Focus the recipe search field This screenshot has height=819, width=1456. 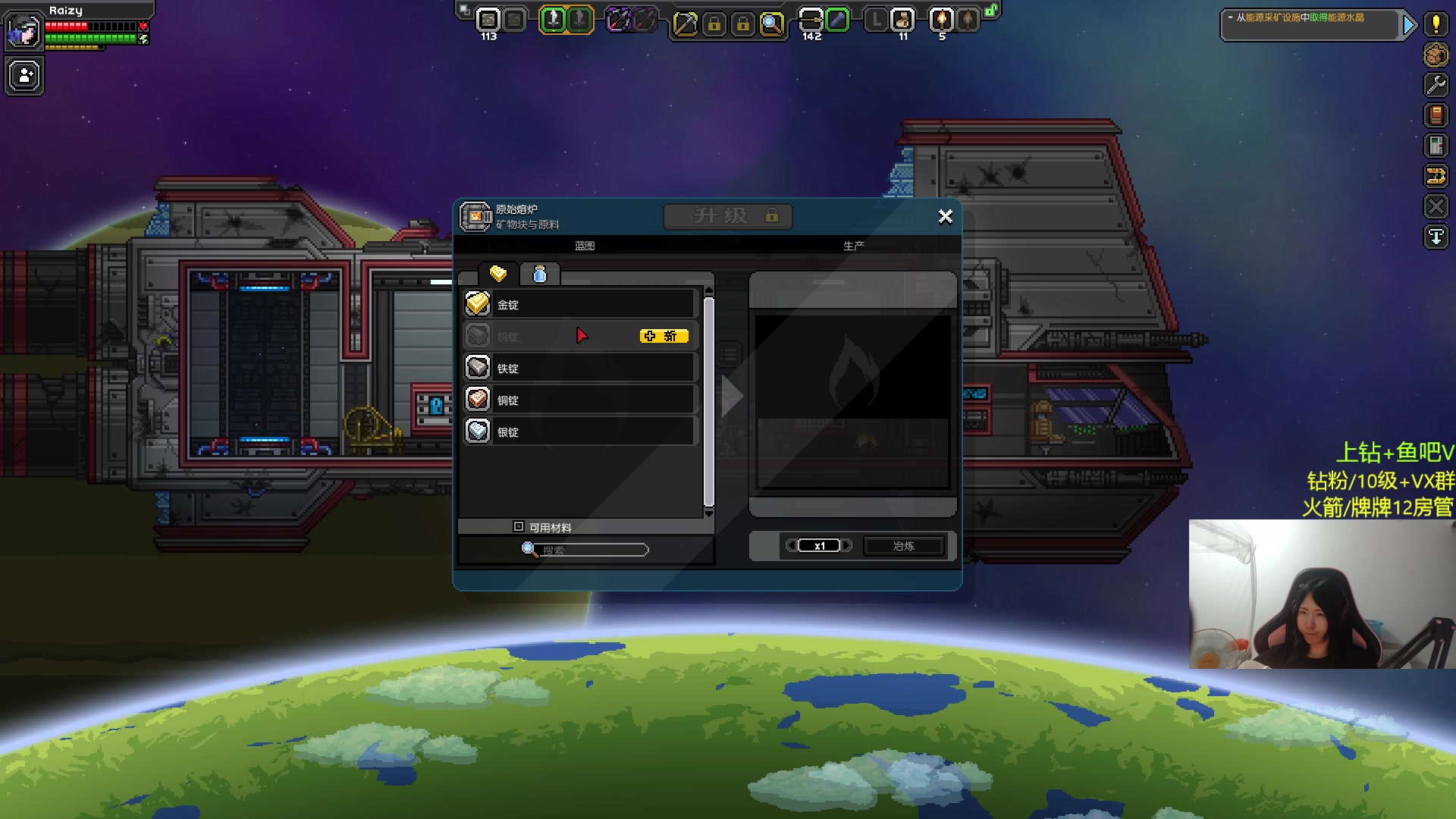point(593,550)
